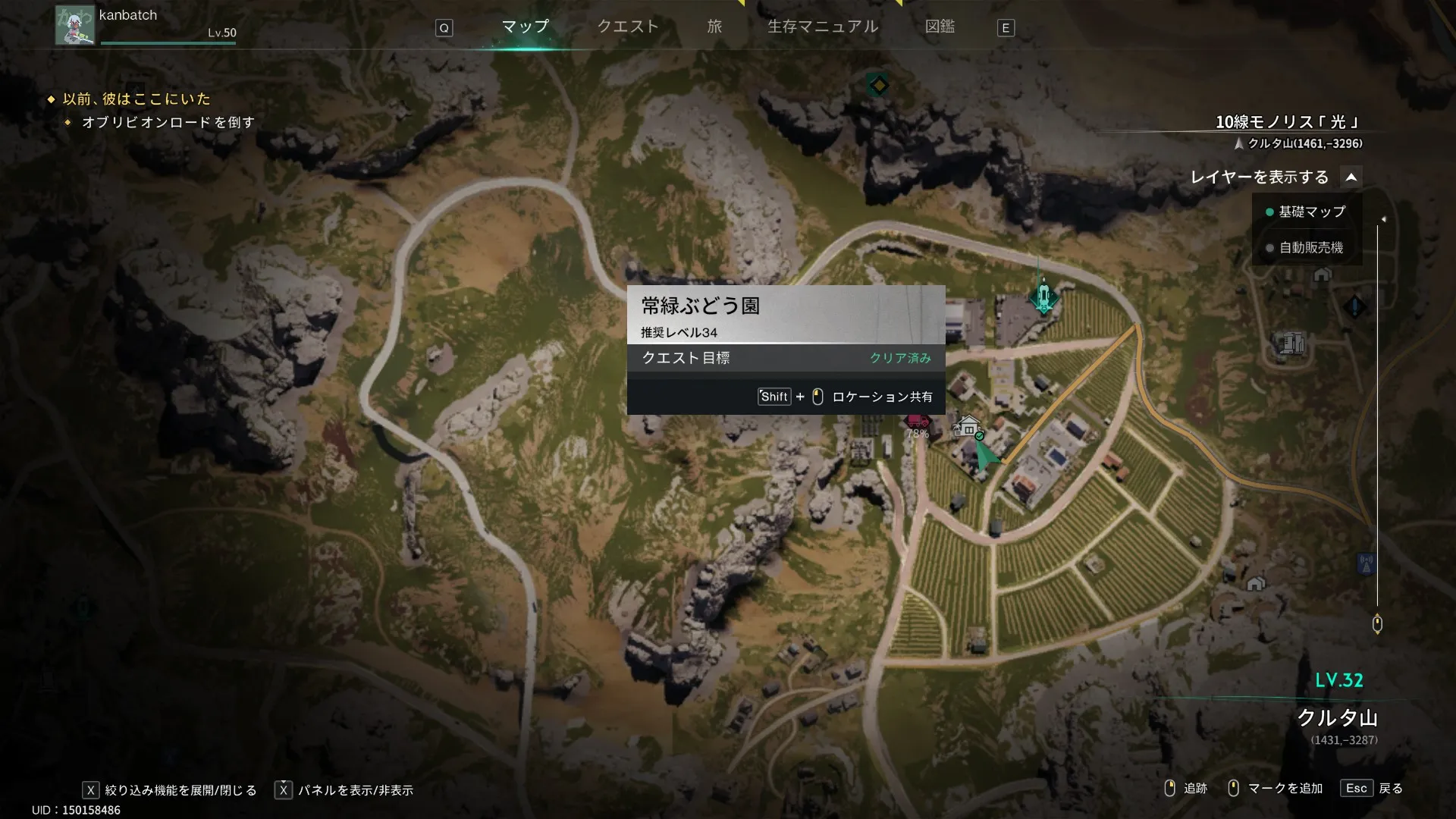Viewport: 1456px width, 819px height.
Task: Open the kanbatch player avatar
Action: click(x=74, y=25)
